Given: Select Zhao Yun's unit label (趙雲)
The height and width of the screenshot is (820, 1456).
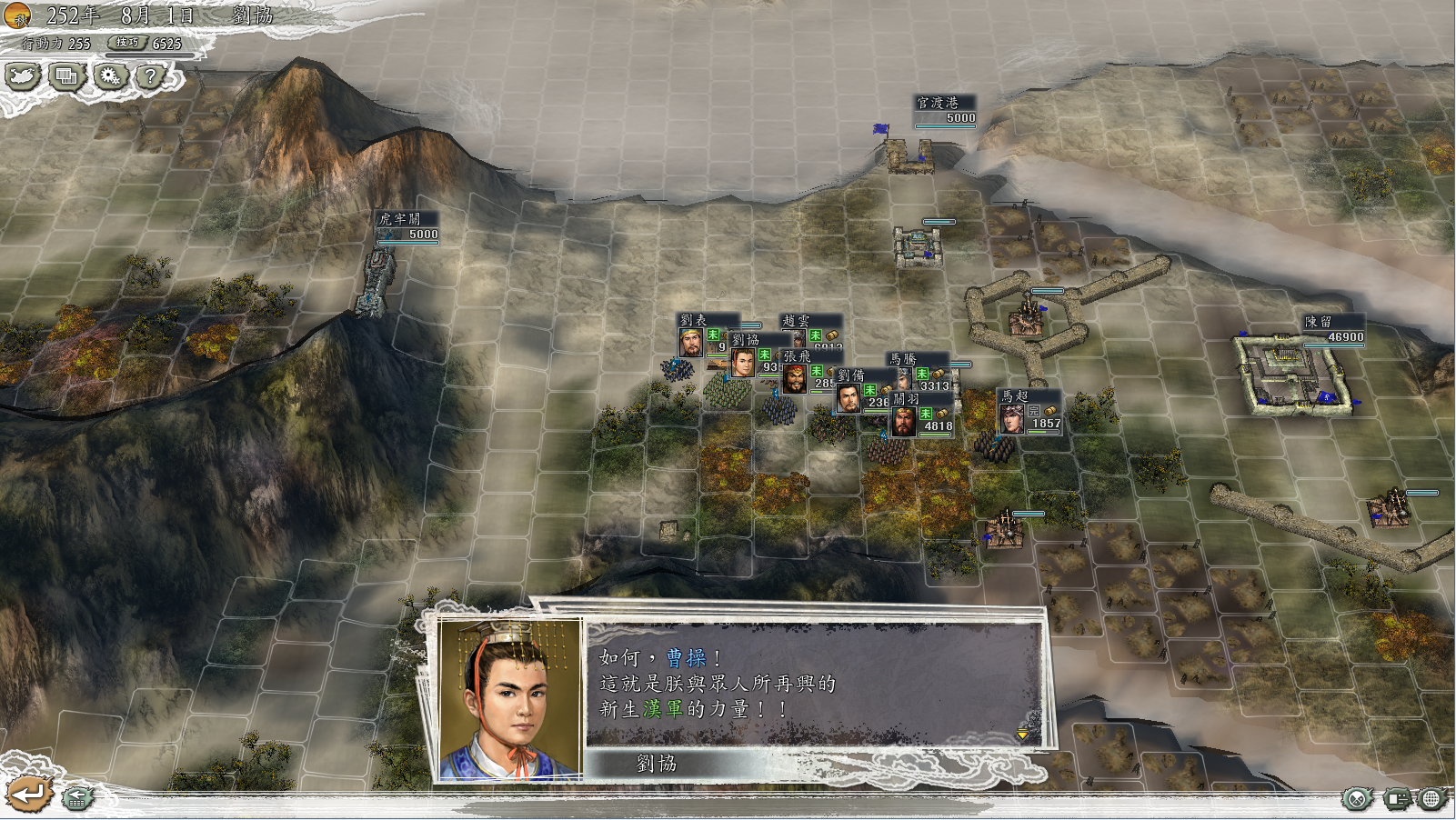Looking at the screenshot, I should (796, 321).
